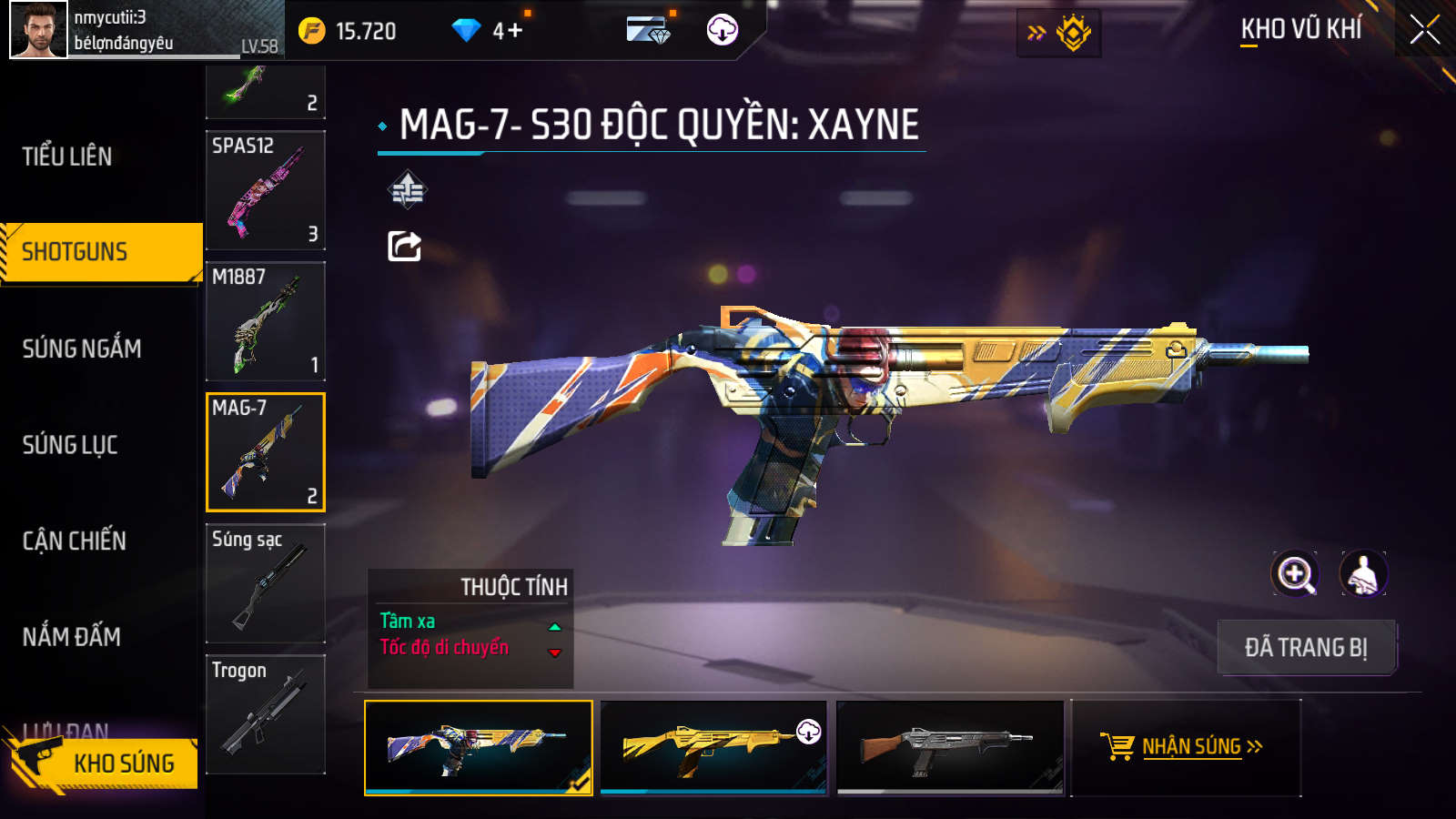Choose the Súng Lục category
Screen dimensions: 1456x819
(x=70, y=445)
